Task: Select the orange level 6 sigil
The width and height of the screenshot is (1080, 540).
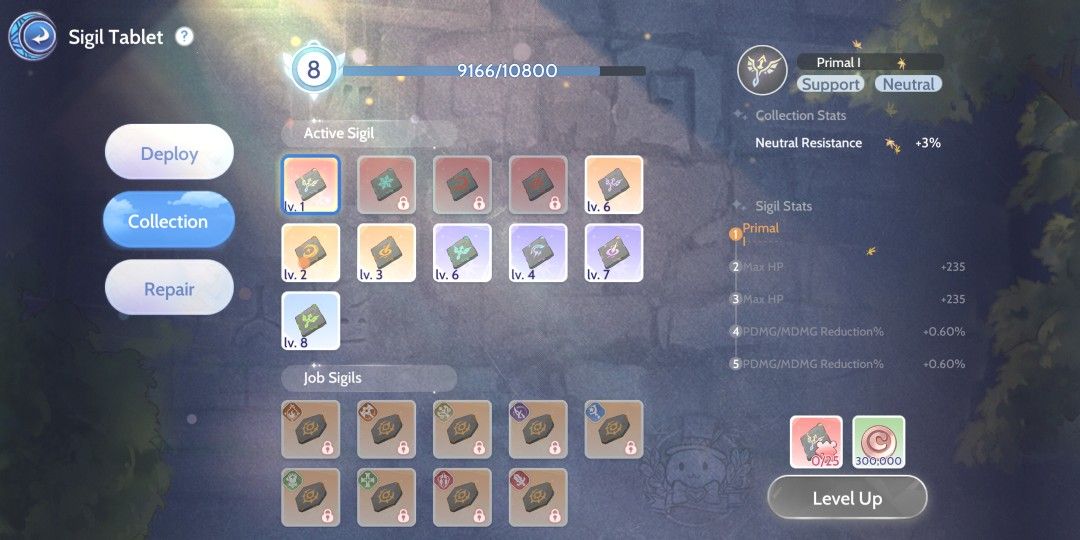Action: point(614,184)
